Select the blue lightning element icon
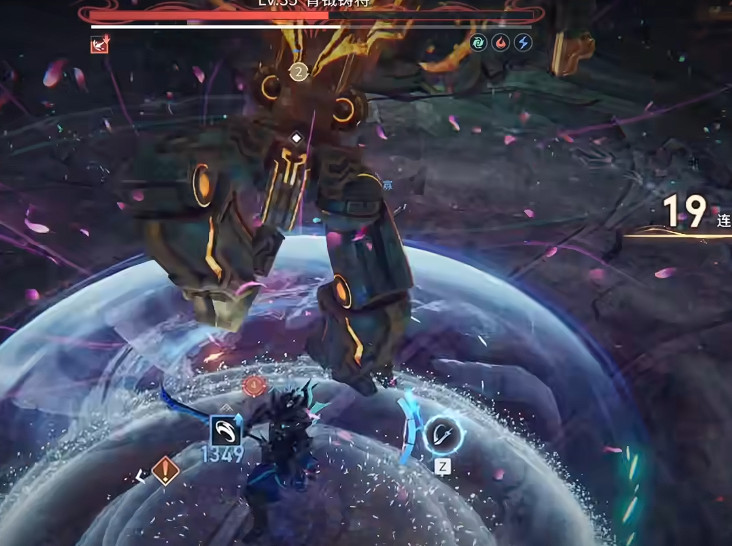732x546 pixels. (x=522, y=43)
